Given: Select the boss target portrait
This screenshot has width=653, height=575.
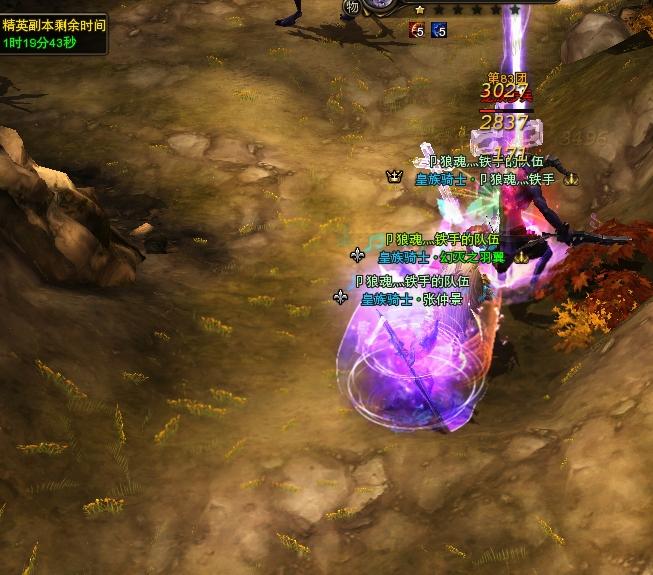Looking at the screenshot, I should [381, 4].
